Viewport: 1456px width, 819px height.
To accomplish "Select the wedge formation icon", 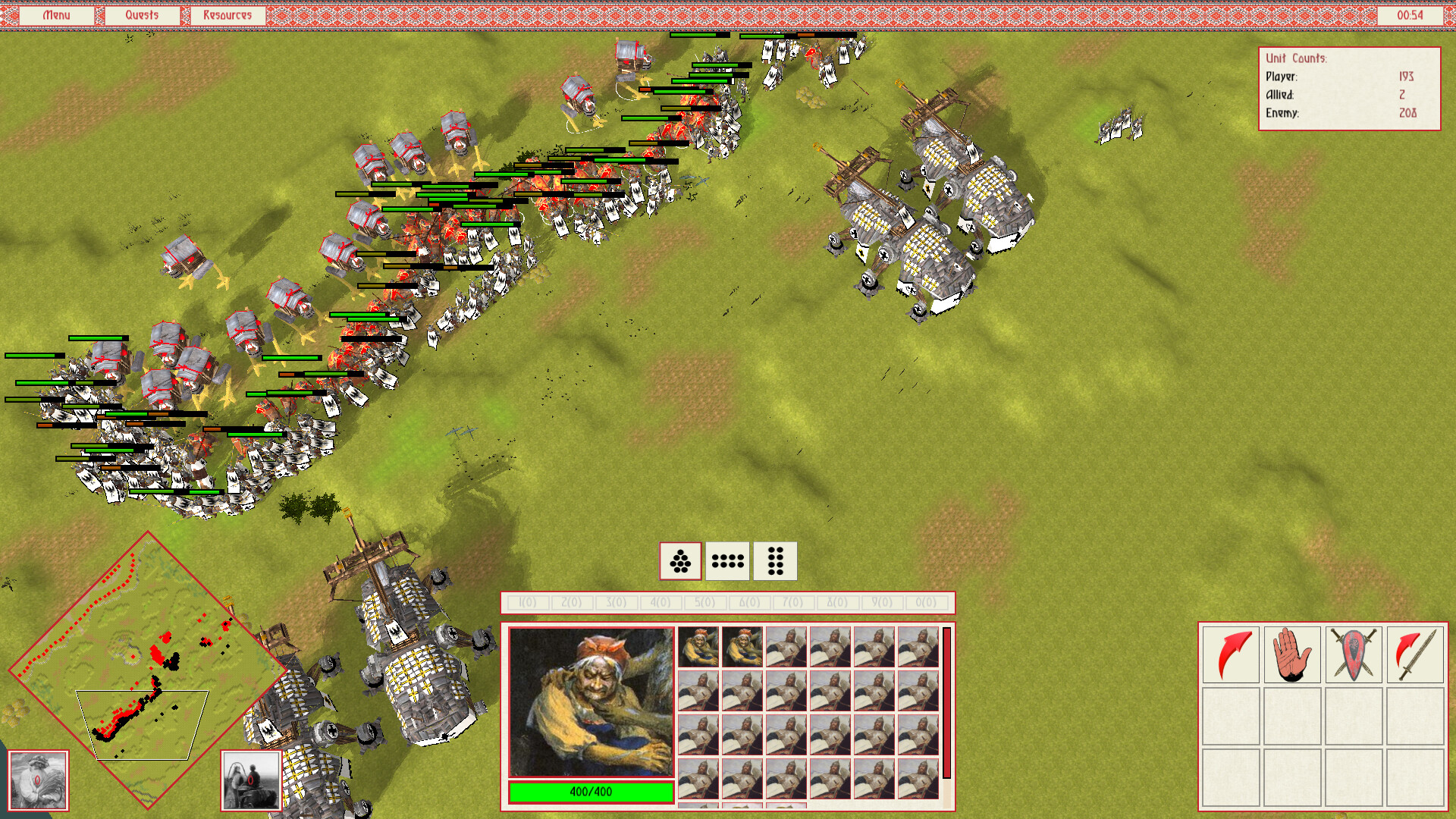I will click(680, 561).
